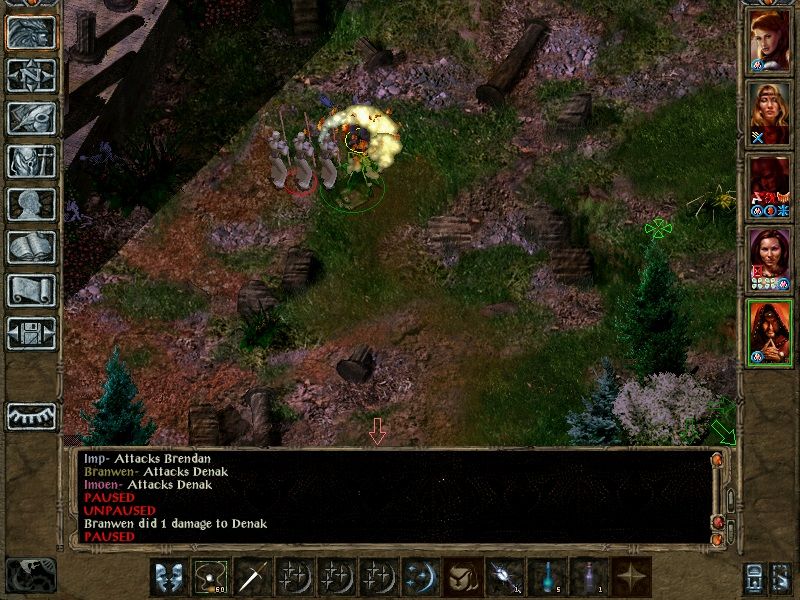The width and height of the screenshot is (800, 600).
Task: Open the mage spellbook button
Action: pyautogui.click(x=31, y=247)
